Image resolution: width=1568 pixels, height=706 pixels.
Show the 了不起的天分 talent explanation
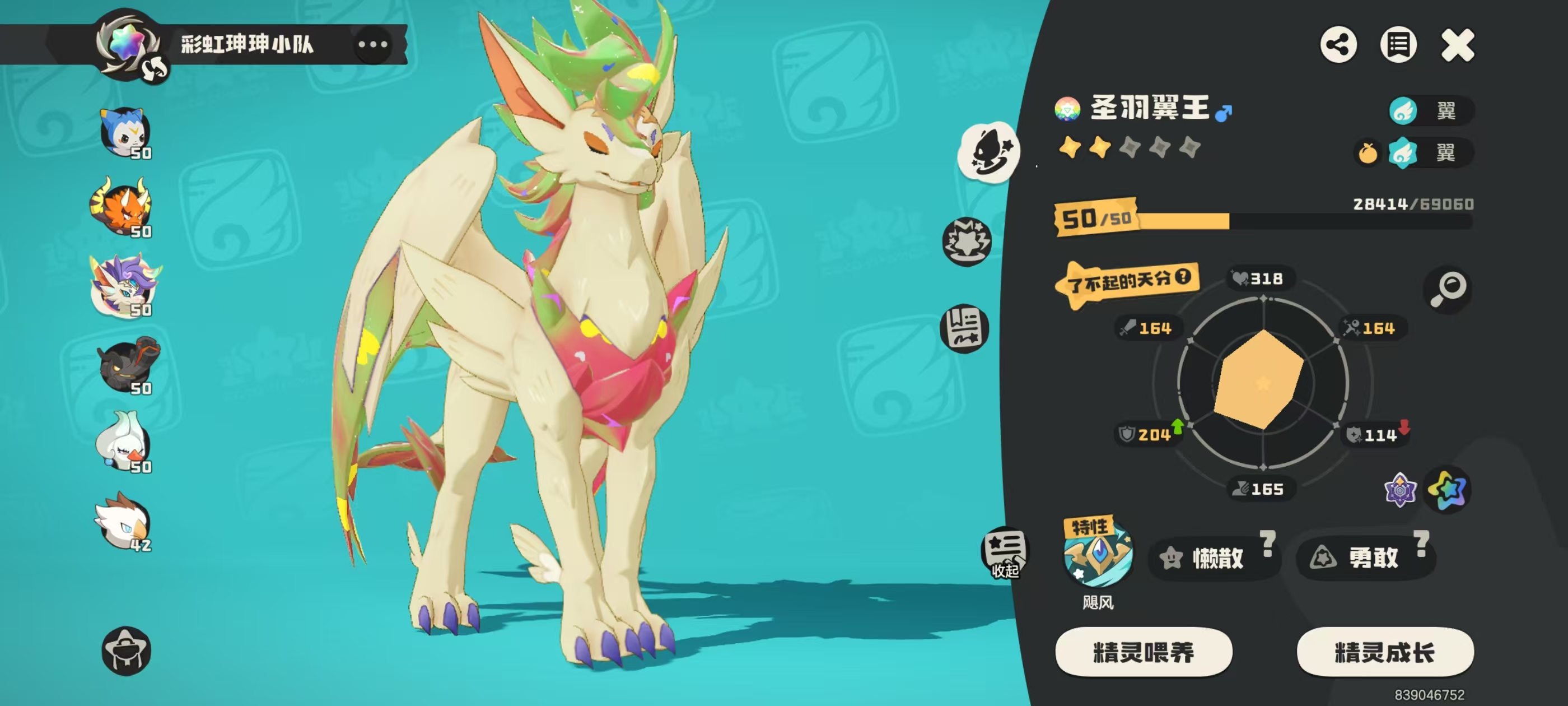[x=1182, y=277]
